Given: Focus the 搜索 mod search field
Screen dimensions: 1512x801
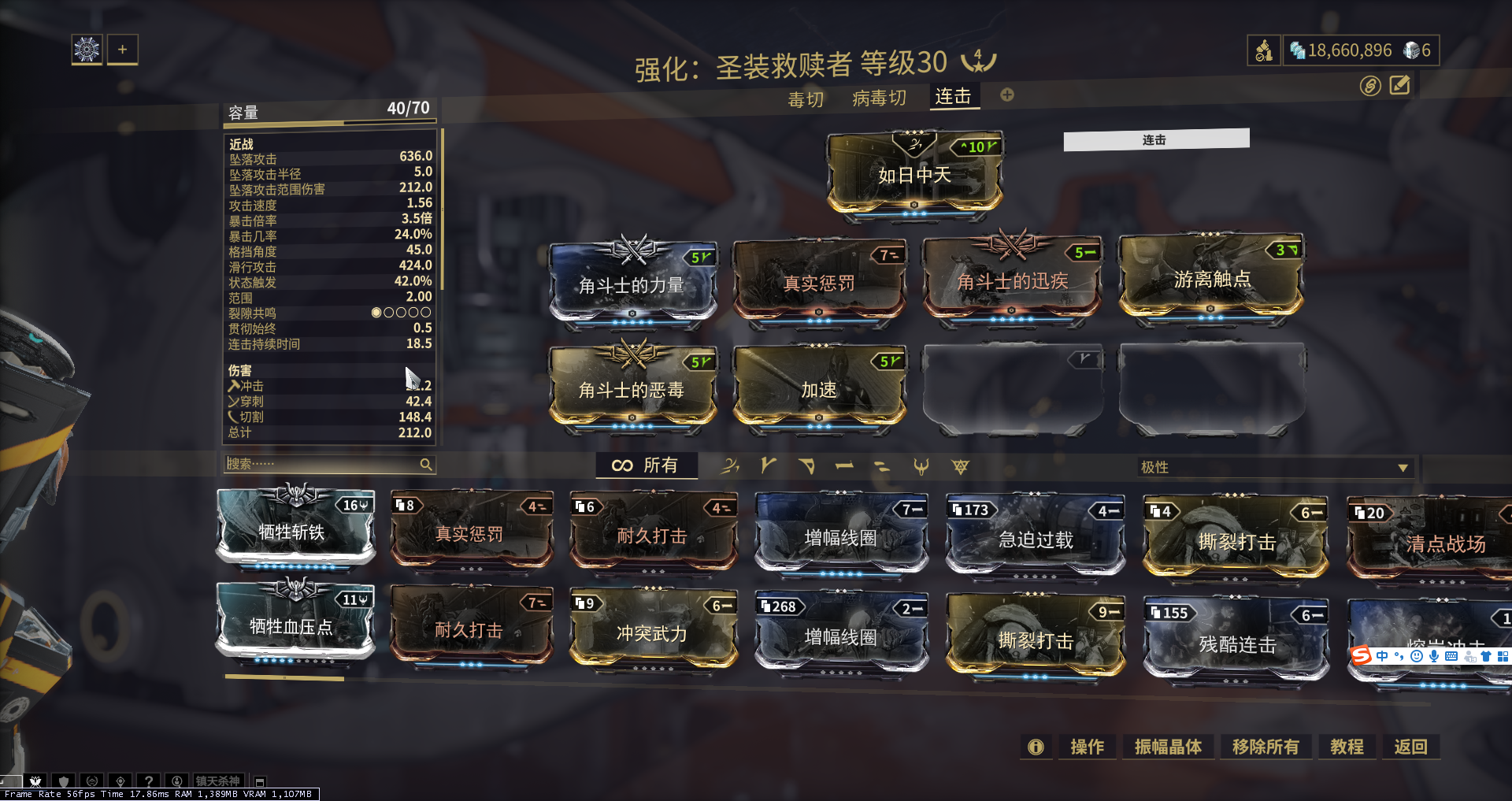Looking at the screenshot, I should 323,464.
